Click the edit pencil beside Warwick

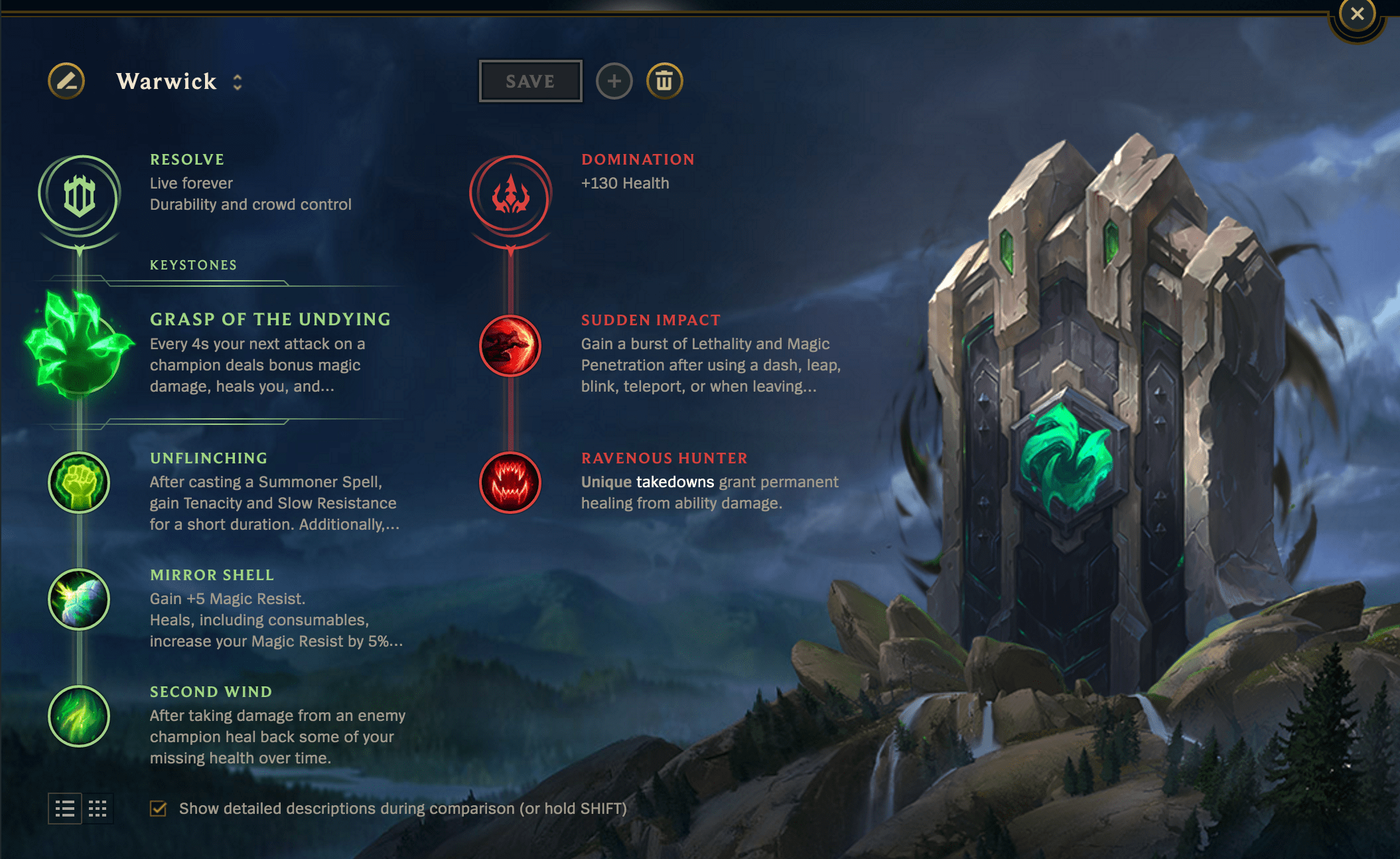tap(66, 81)
